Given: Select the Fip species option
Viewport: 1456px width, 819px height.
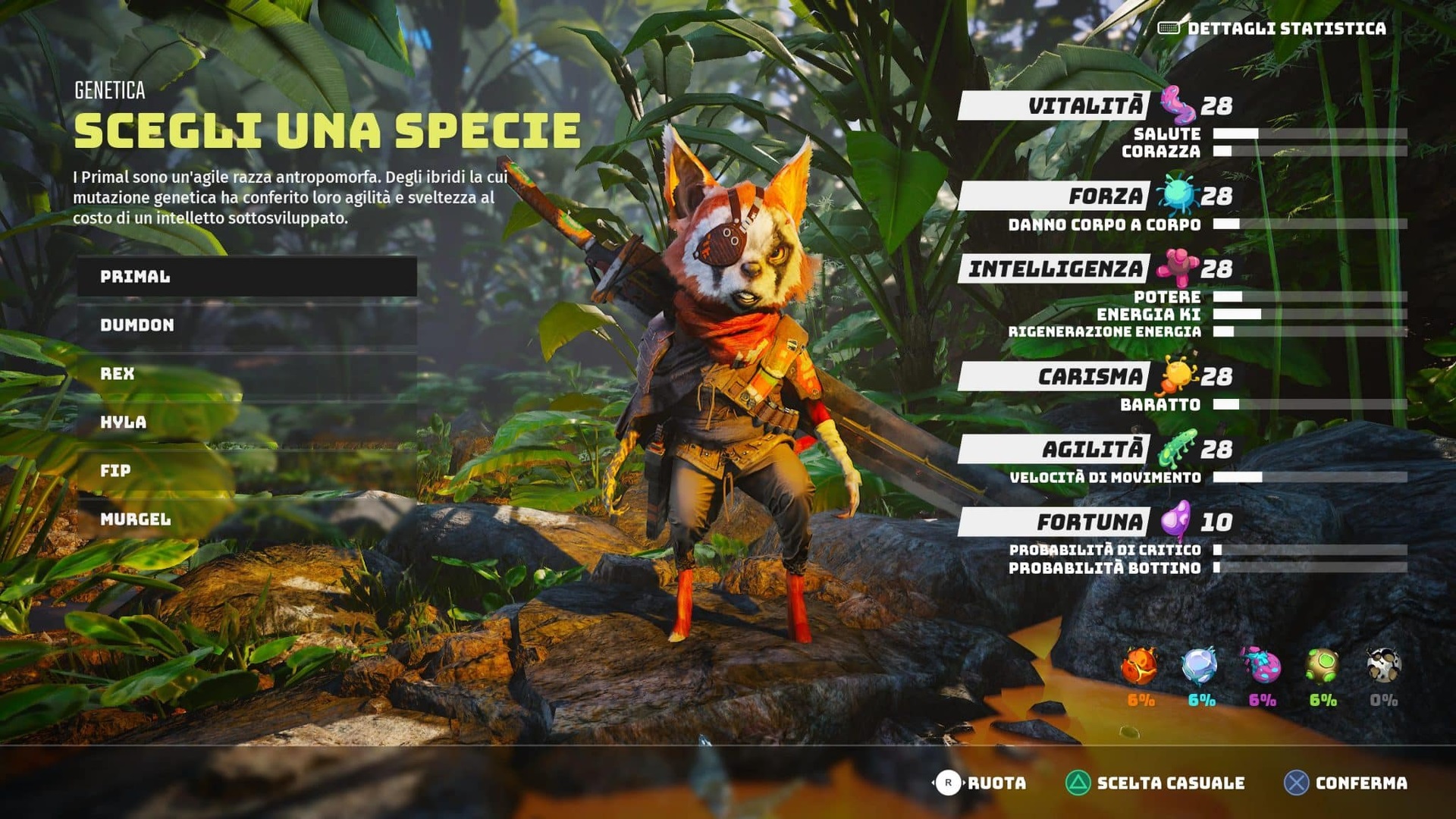Looking at the screenshot, I should (x=246, y=471).
